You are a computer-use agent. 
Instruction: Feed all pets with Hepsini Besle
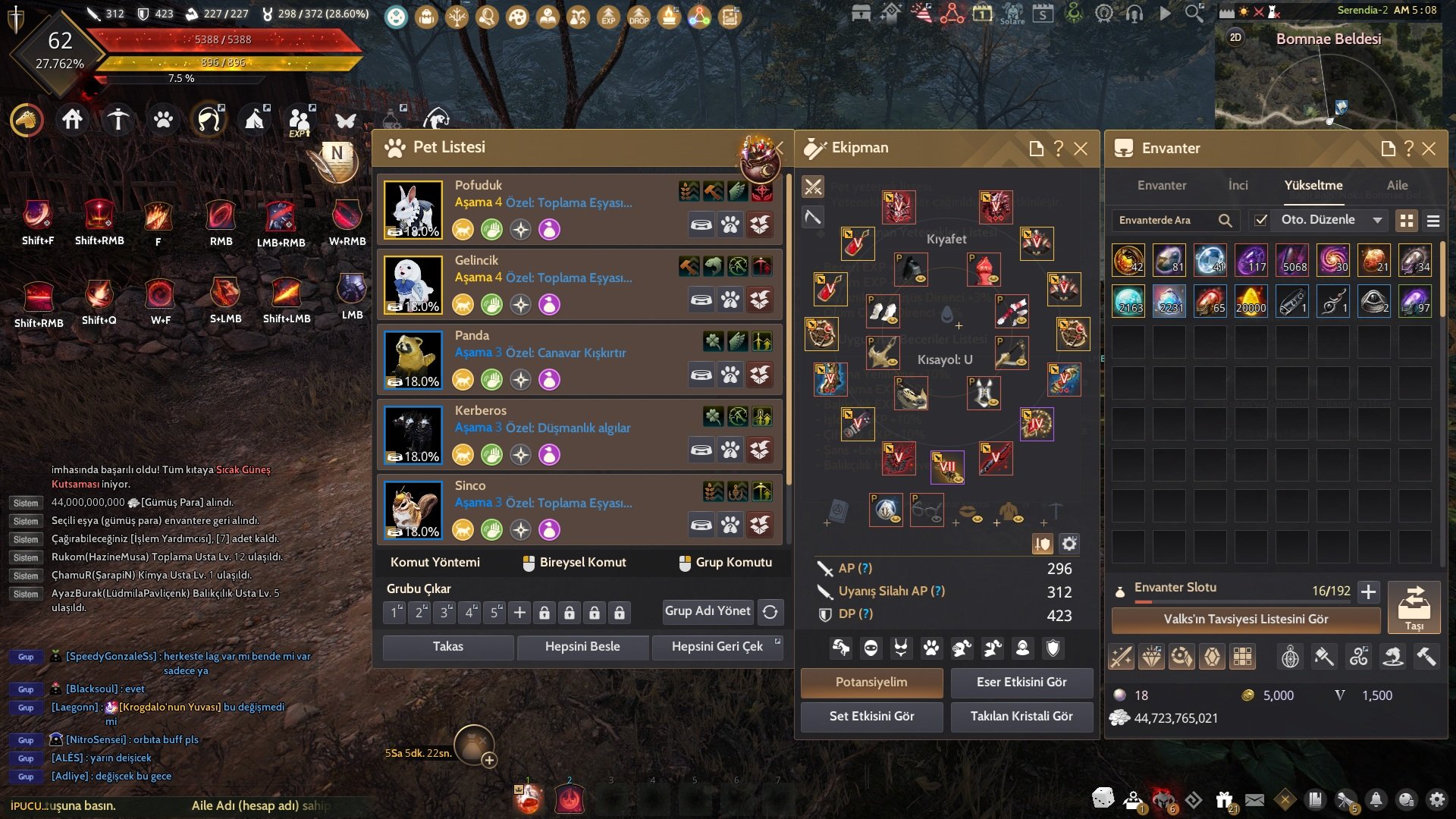tap(582, 647)
